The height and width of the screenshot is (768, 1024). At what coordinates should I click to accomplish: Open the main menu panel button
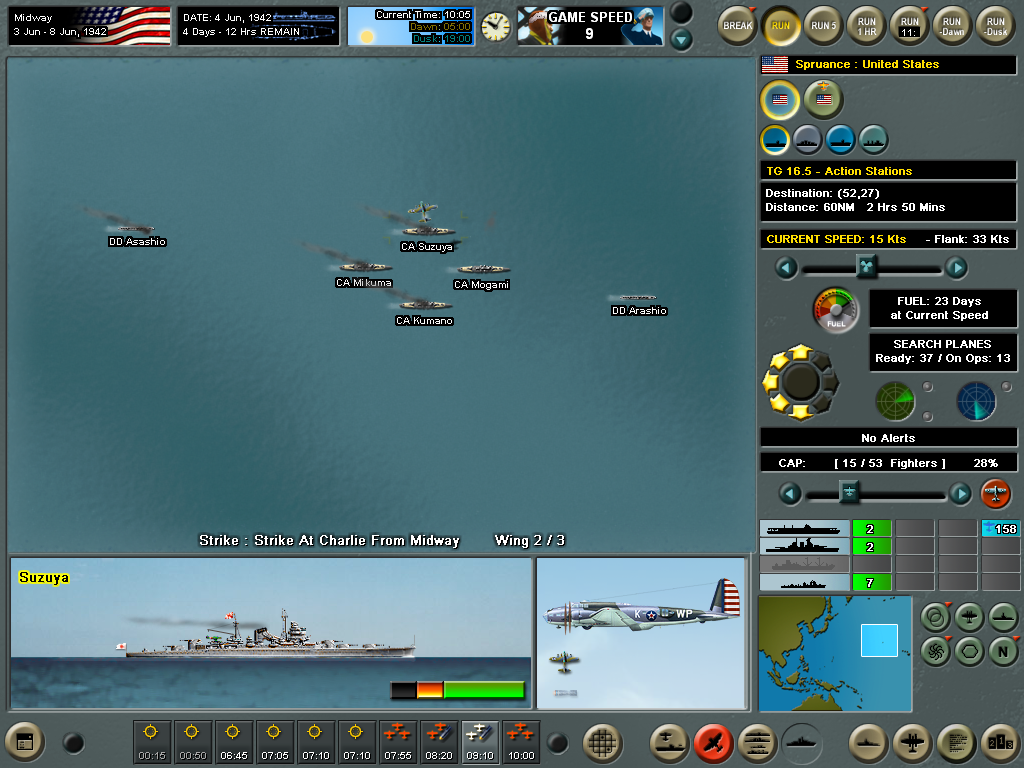(x=26, y=741)
